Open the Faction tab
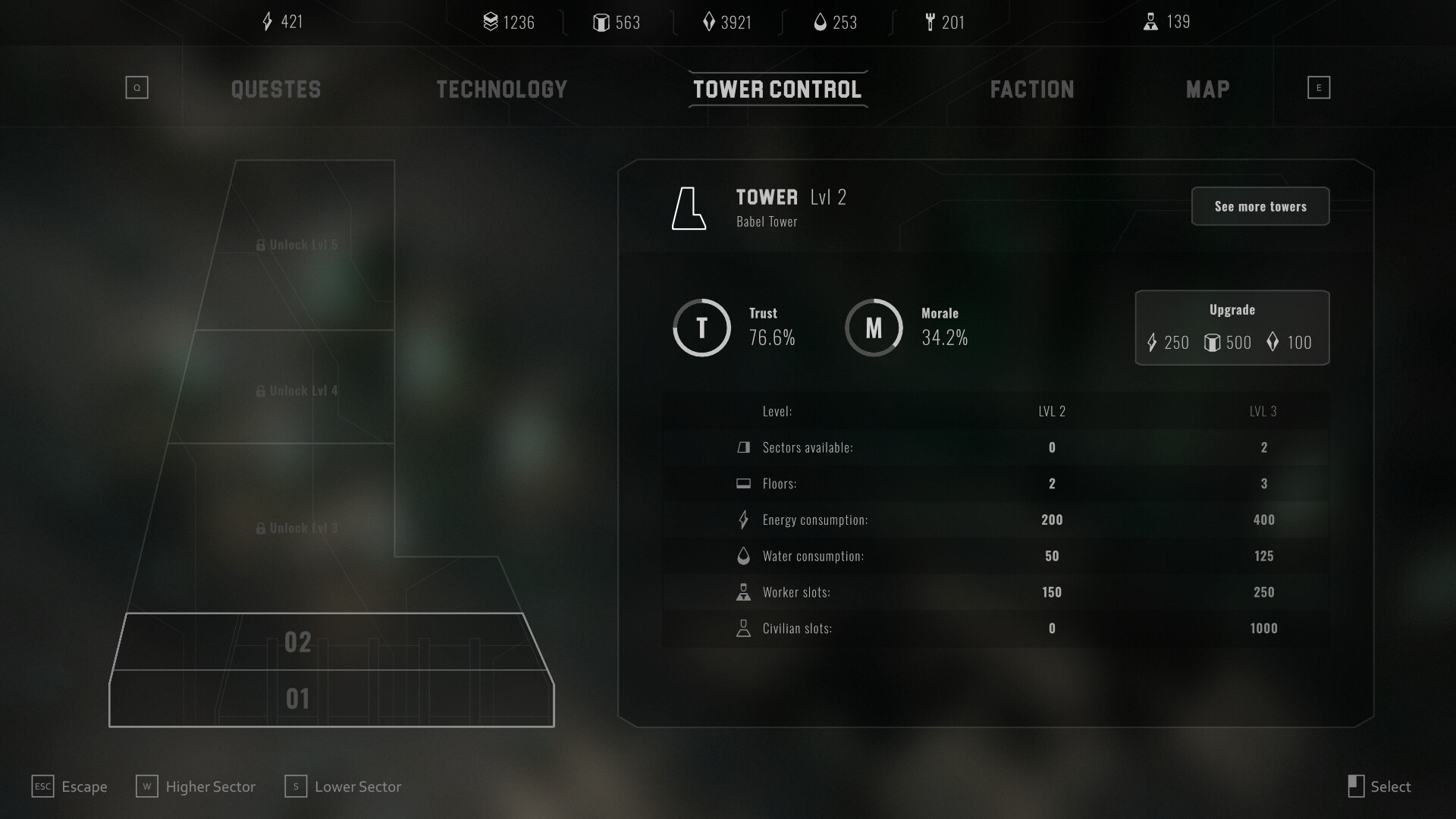 (1031, 89)
